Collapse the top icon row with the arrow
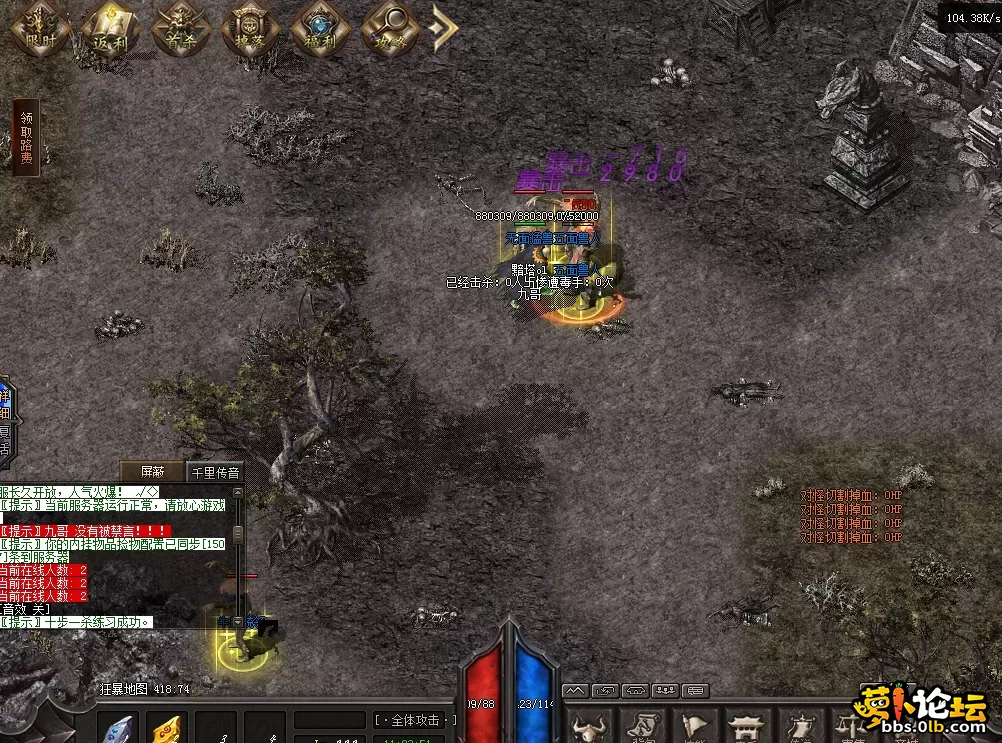This screenshot has height=743, width=1002. click(x=443, y=28)
